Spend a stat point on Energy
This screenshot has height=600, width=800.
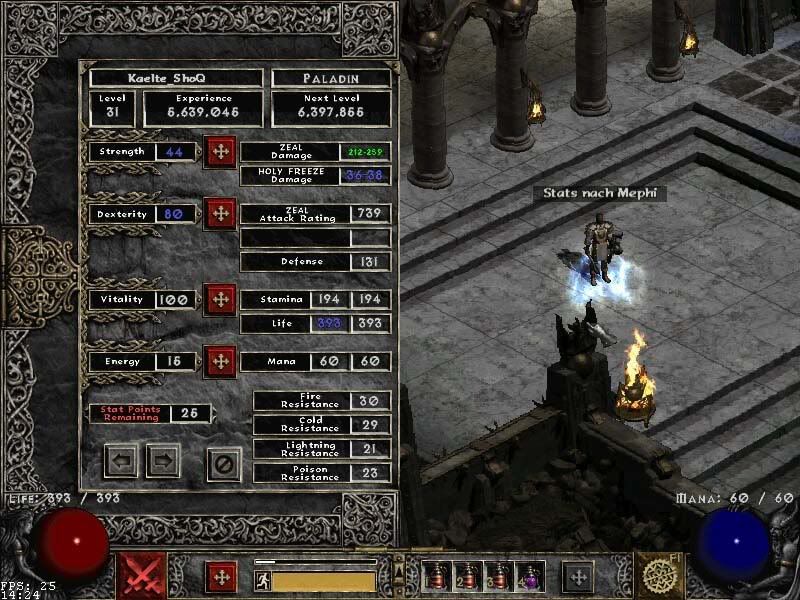(219, 361)
